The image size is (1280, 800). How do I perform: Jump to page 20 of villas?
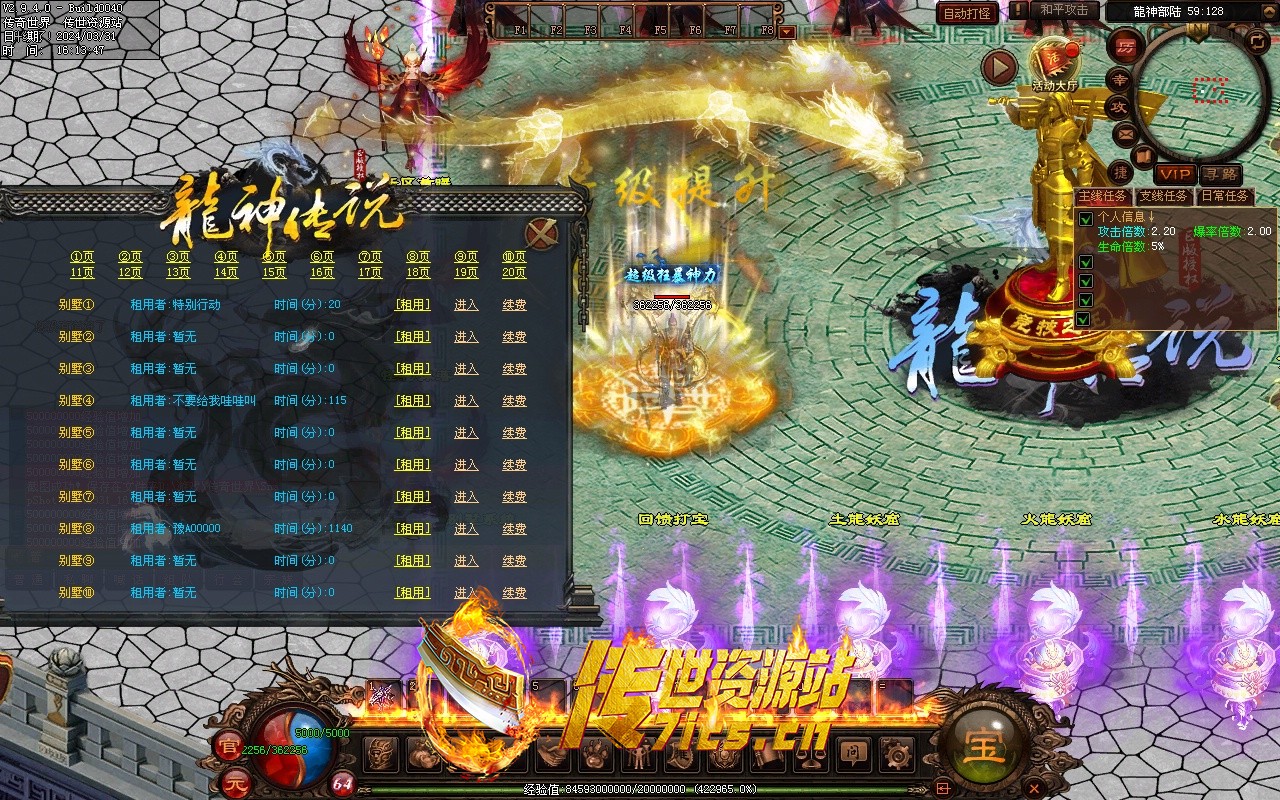coord(514,272)
